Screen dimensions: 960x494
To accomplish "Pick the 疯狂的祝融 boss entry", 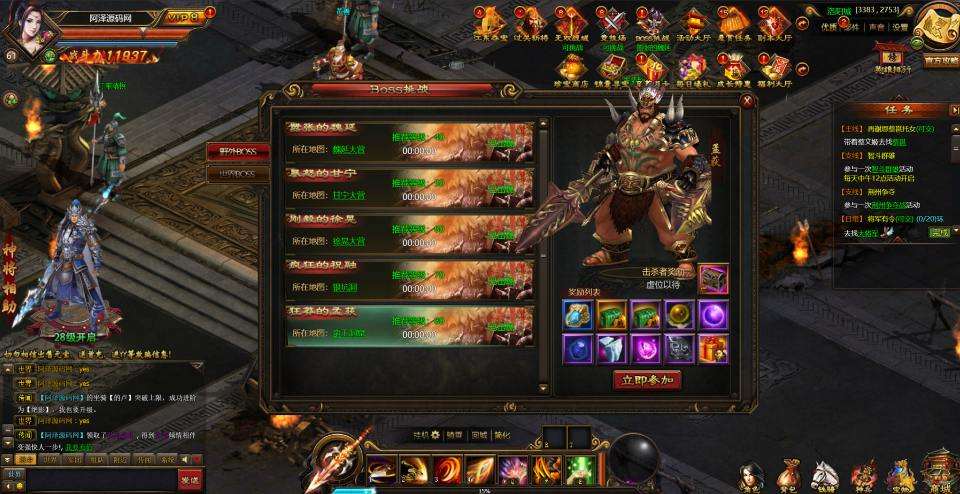I will [x=410, y=279].
